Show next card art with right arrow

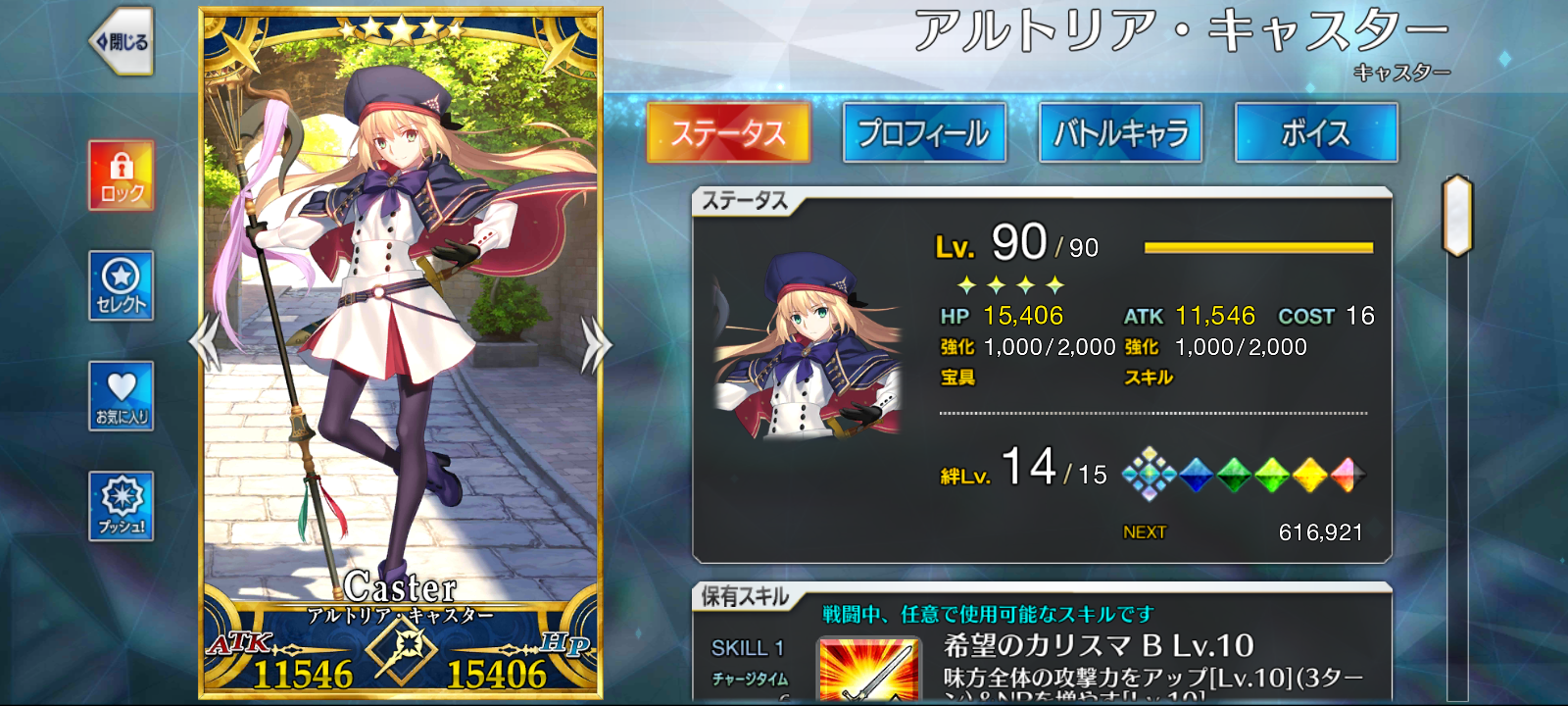595,345
